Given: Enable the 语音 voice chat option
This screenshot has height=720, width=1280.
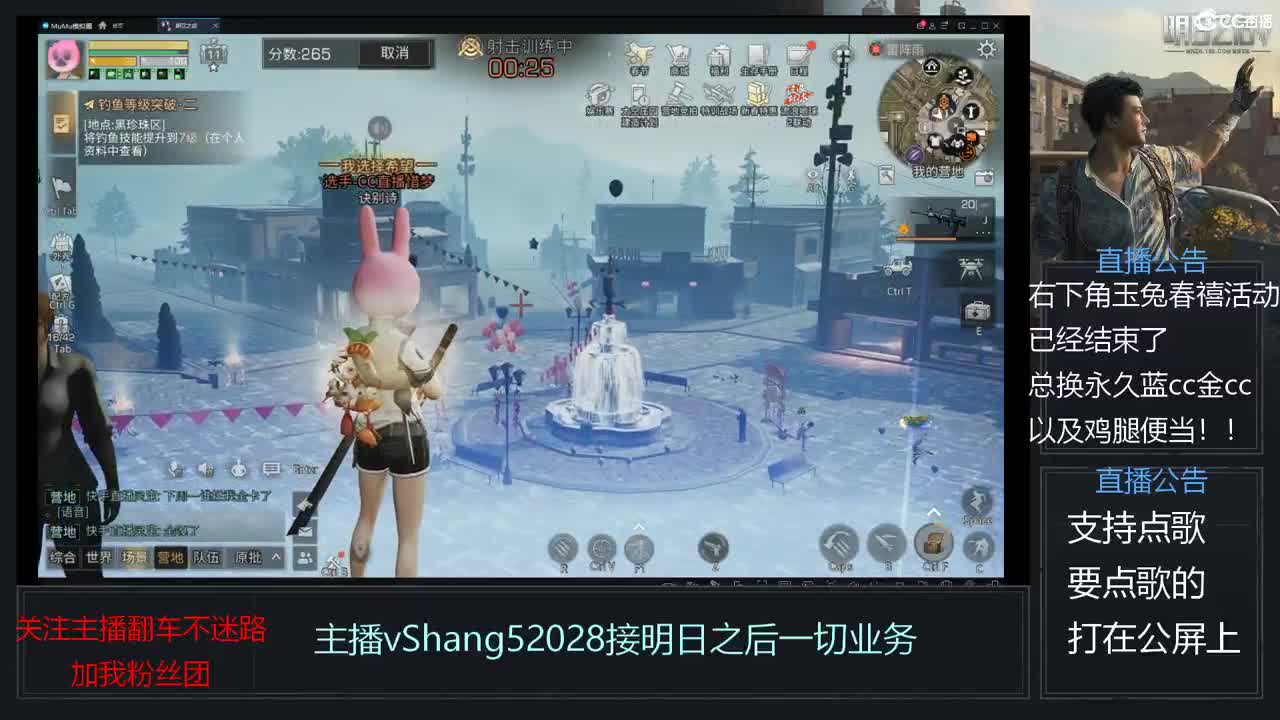Looking at the screenshot, I should coord(72,512).
